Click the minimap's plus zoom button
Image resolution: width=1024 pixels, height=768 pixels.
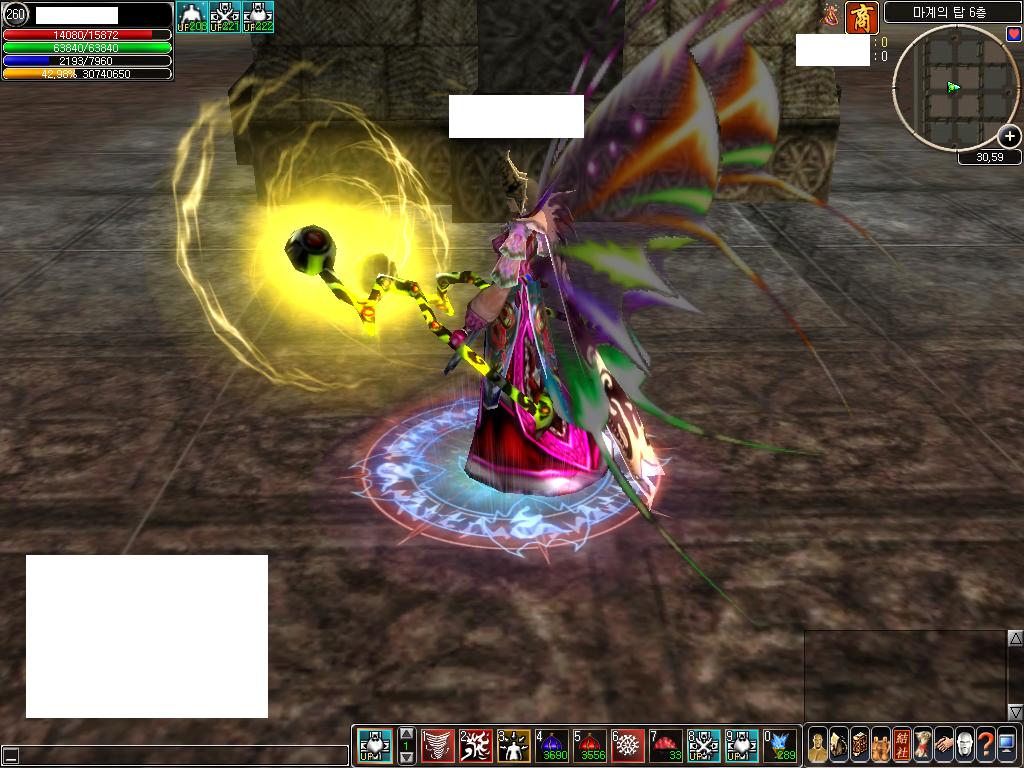click(x=1010, y=136)
